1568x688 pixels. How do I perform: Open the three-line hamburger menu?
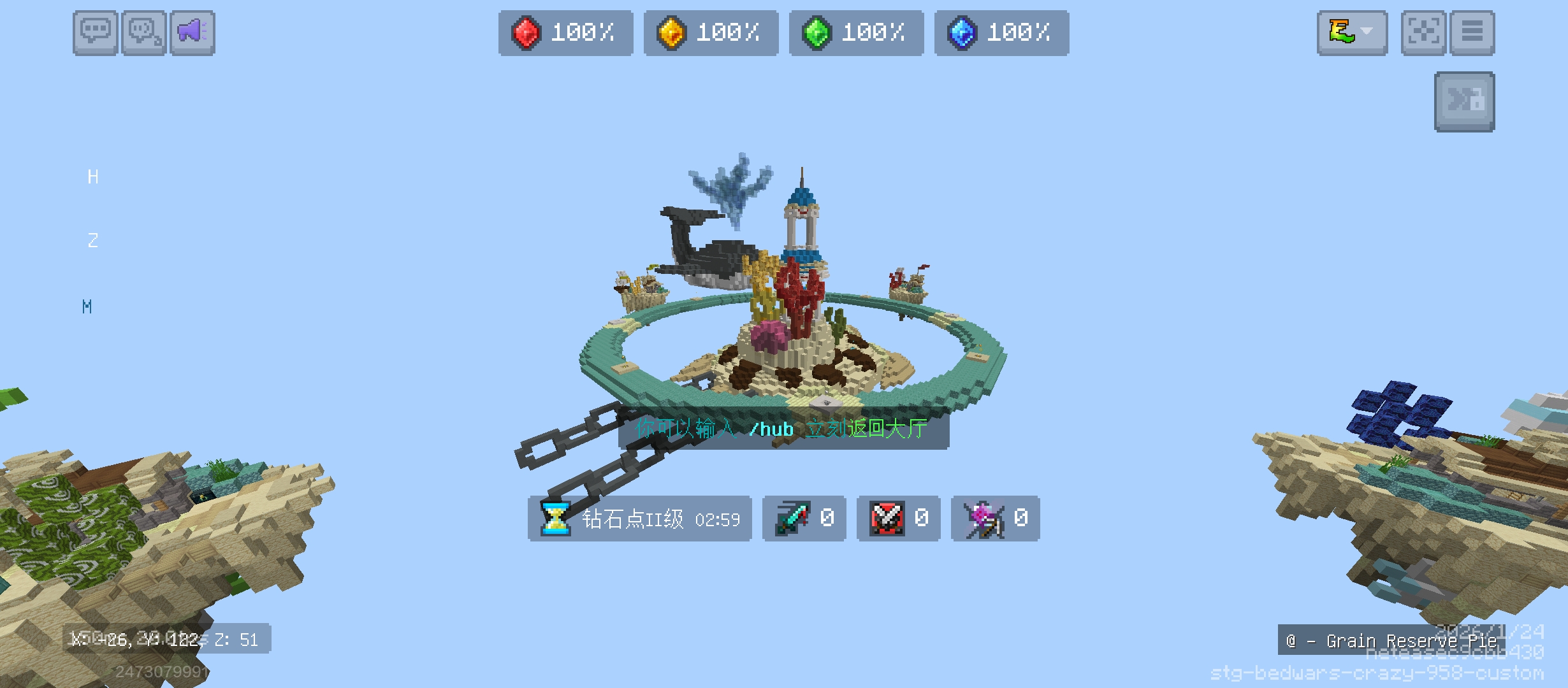[1472, 32]
